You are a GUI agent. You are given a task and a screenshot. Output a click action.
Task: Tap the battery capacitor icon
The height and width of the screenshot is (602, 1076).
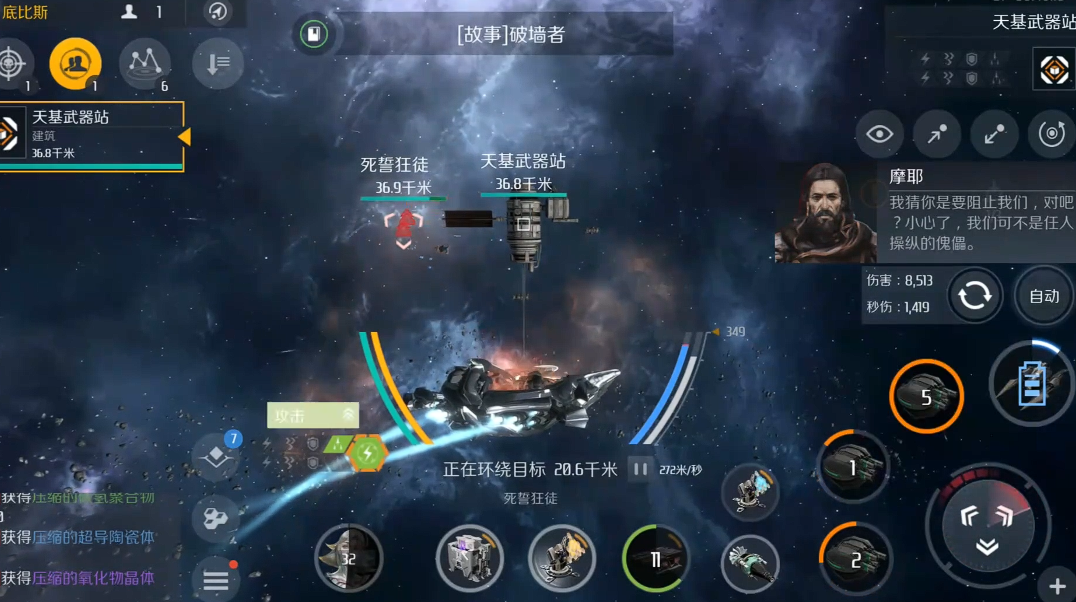pos(1032,384)
